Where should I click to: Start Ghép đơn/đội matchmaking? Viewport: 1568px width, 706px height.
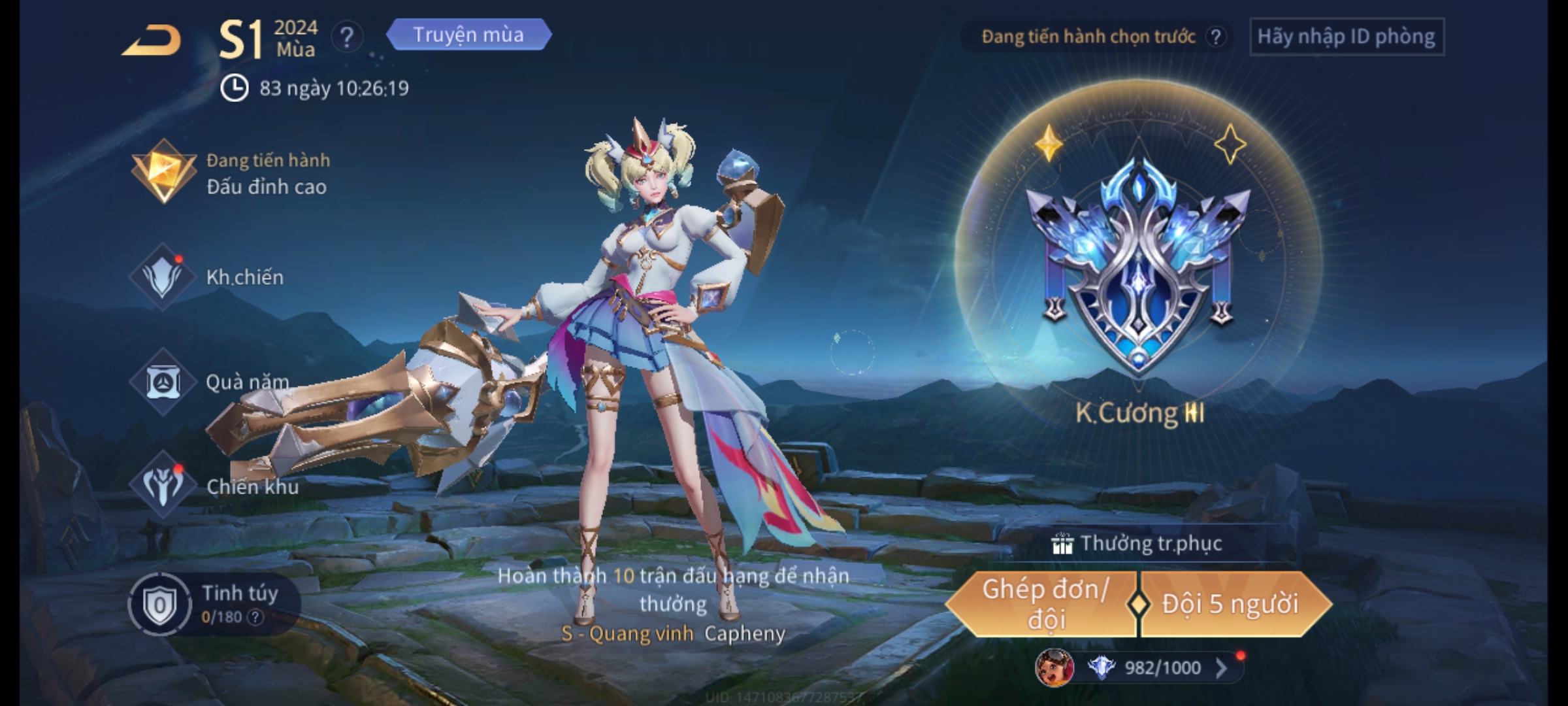tap(1045, 604)
